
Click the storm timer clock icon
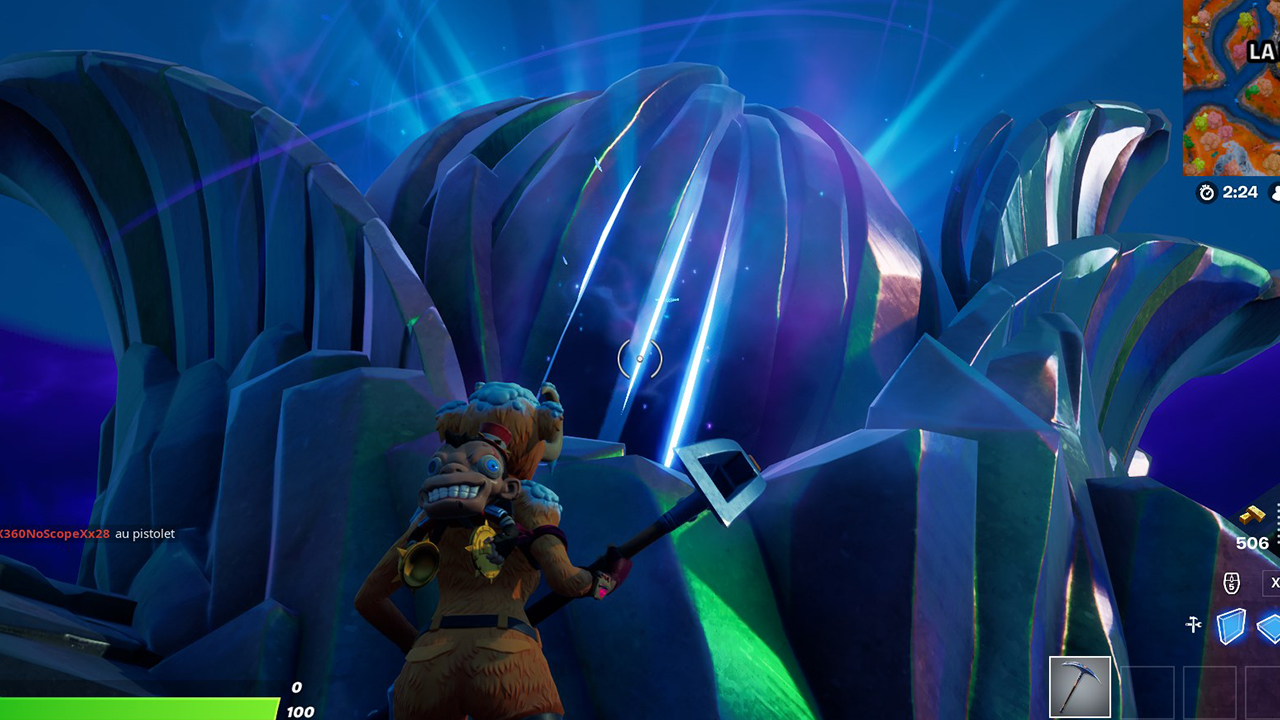pos(1207,193)
